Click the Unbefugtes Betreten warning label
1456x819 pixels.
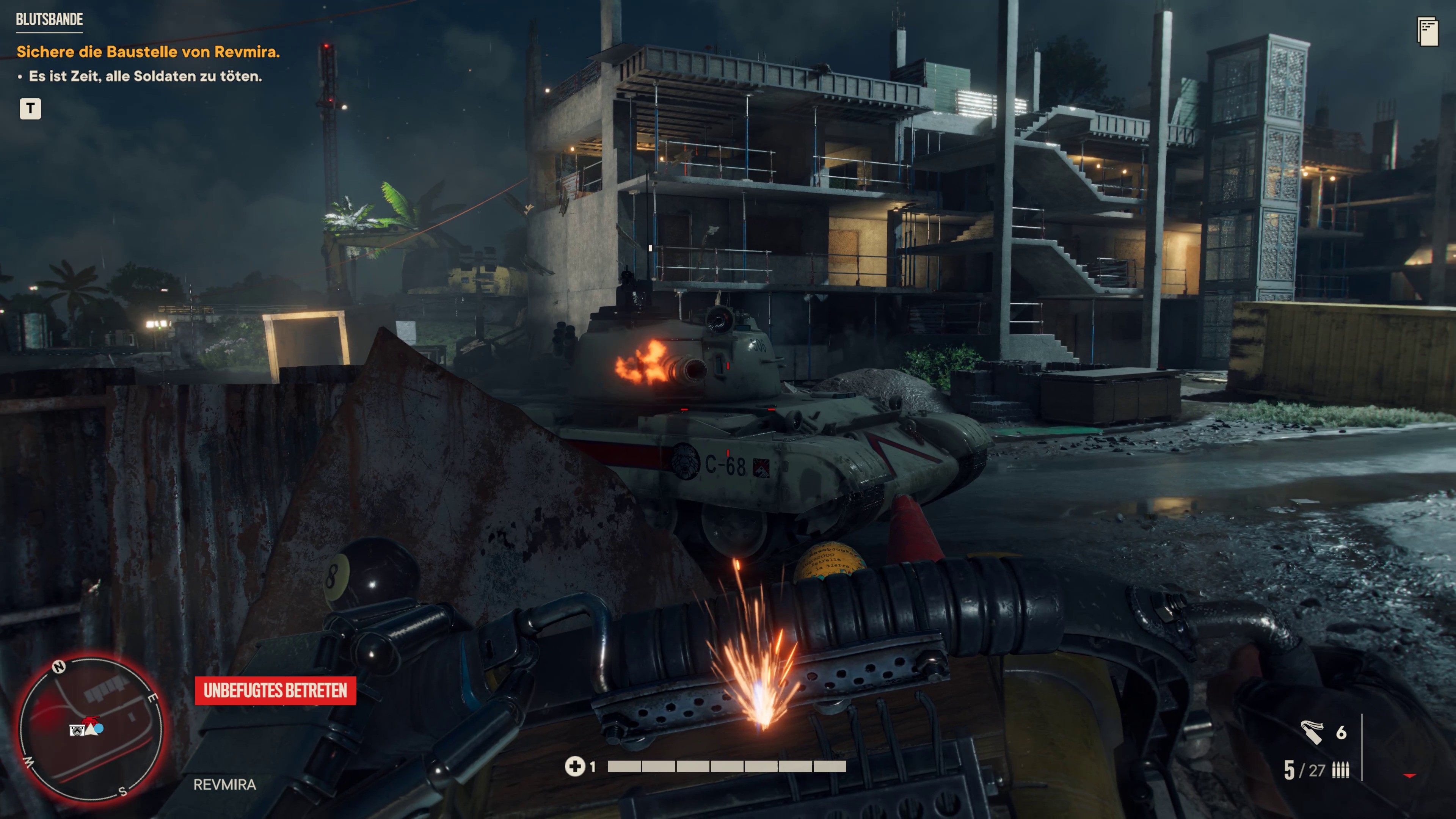coord(275,691)
